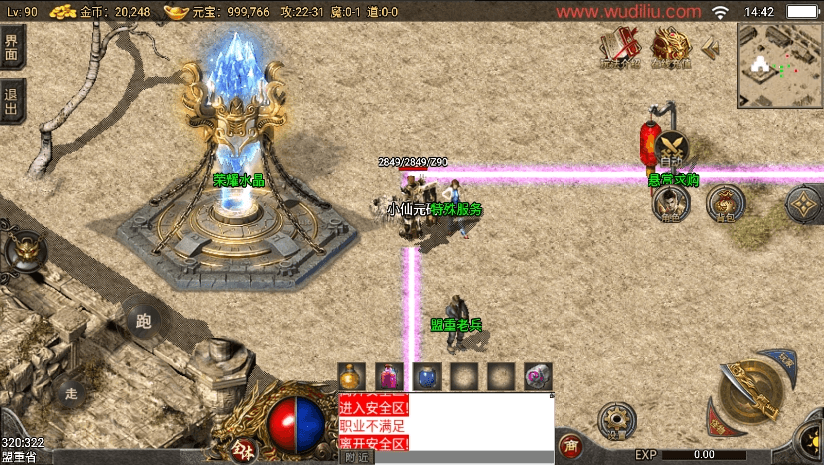Switch to 跑 run mode
This screenshot has height=465, width=824.
pos(143,322)
